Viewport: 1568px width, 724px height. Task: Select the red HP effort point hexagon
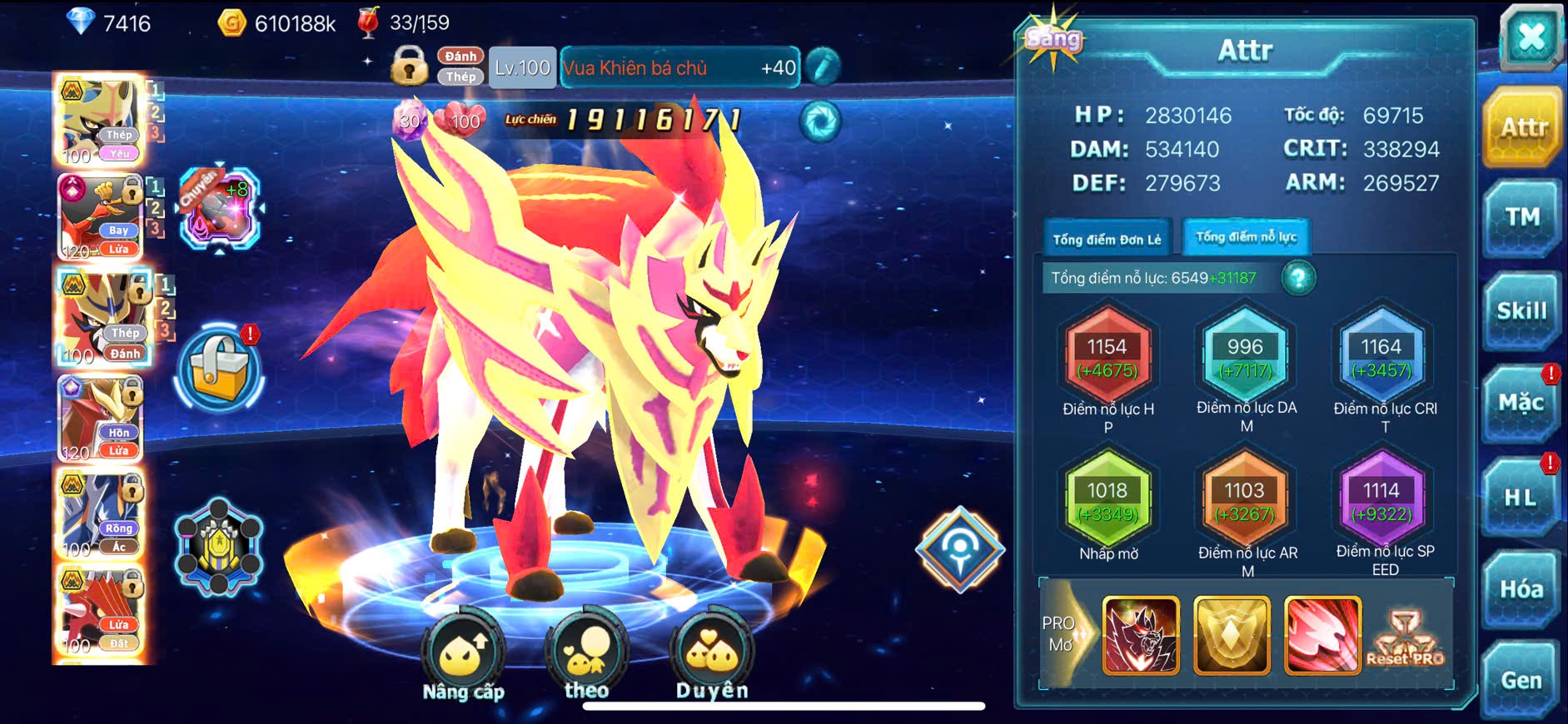(1107, 357)
